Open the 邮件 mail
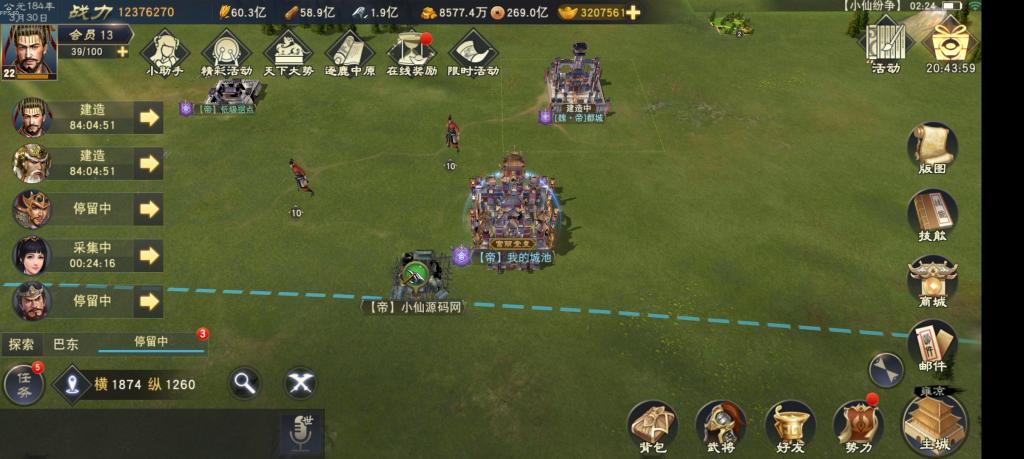 click(932, 346)
